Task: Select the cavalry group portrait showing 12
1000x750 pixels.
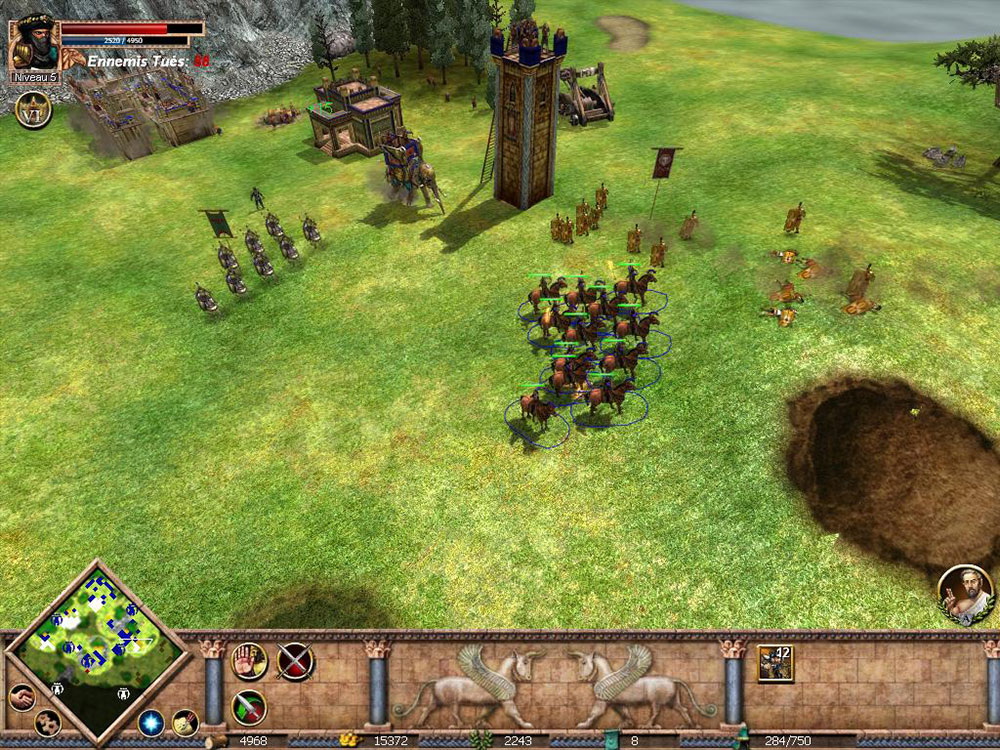Action: [x=775, y=663]
